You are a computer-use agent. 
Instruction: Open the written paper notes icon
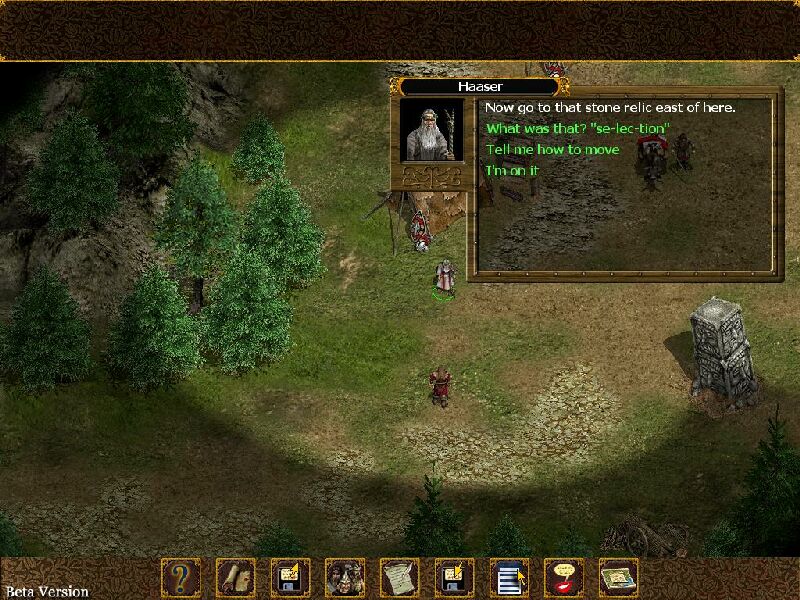400,578
